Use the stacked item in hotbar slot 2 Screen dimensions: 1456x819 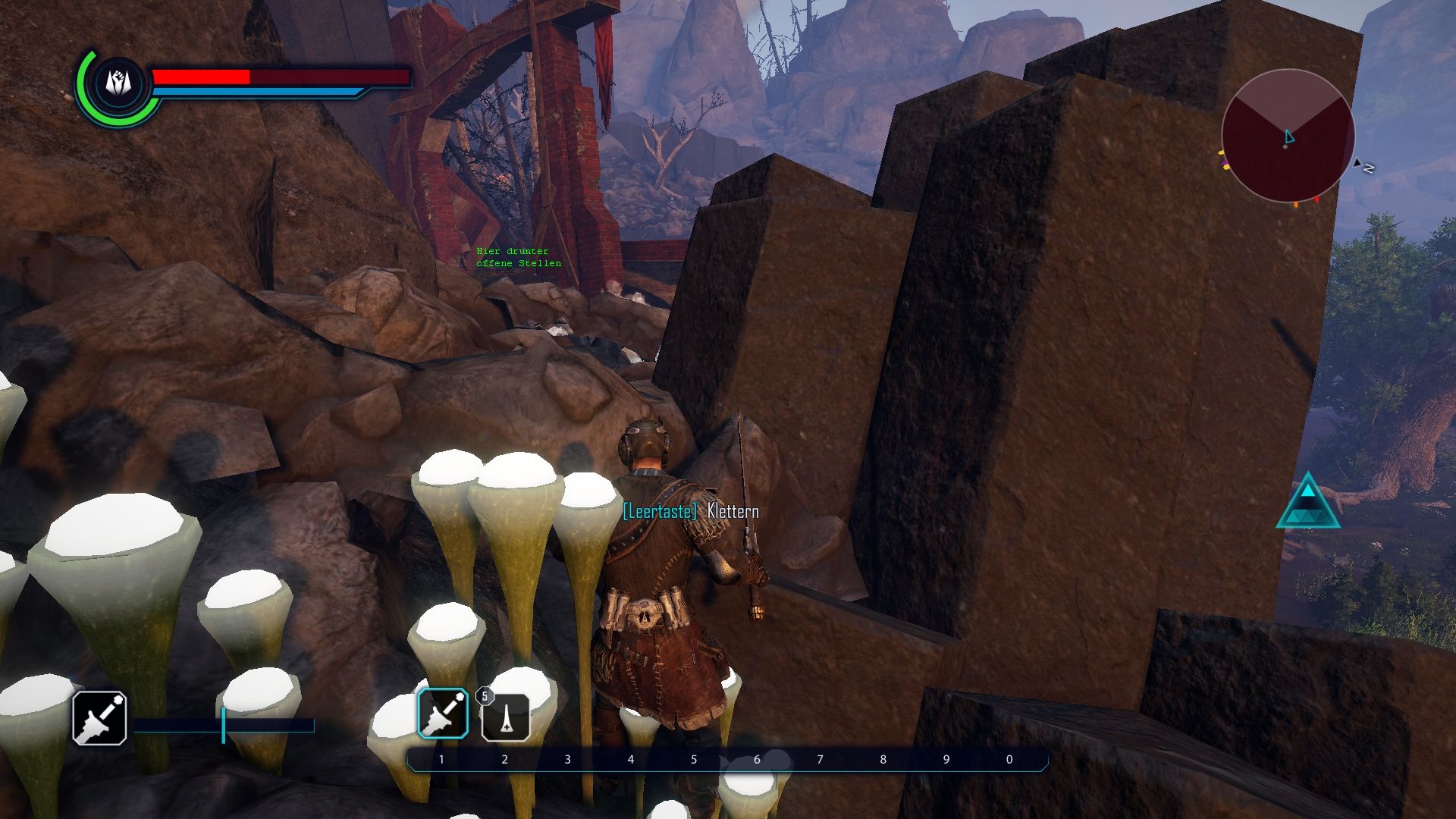(506, 717)
